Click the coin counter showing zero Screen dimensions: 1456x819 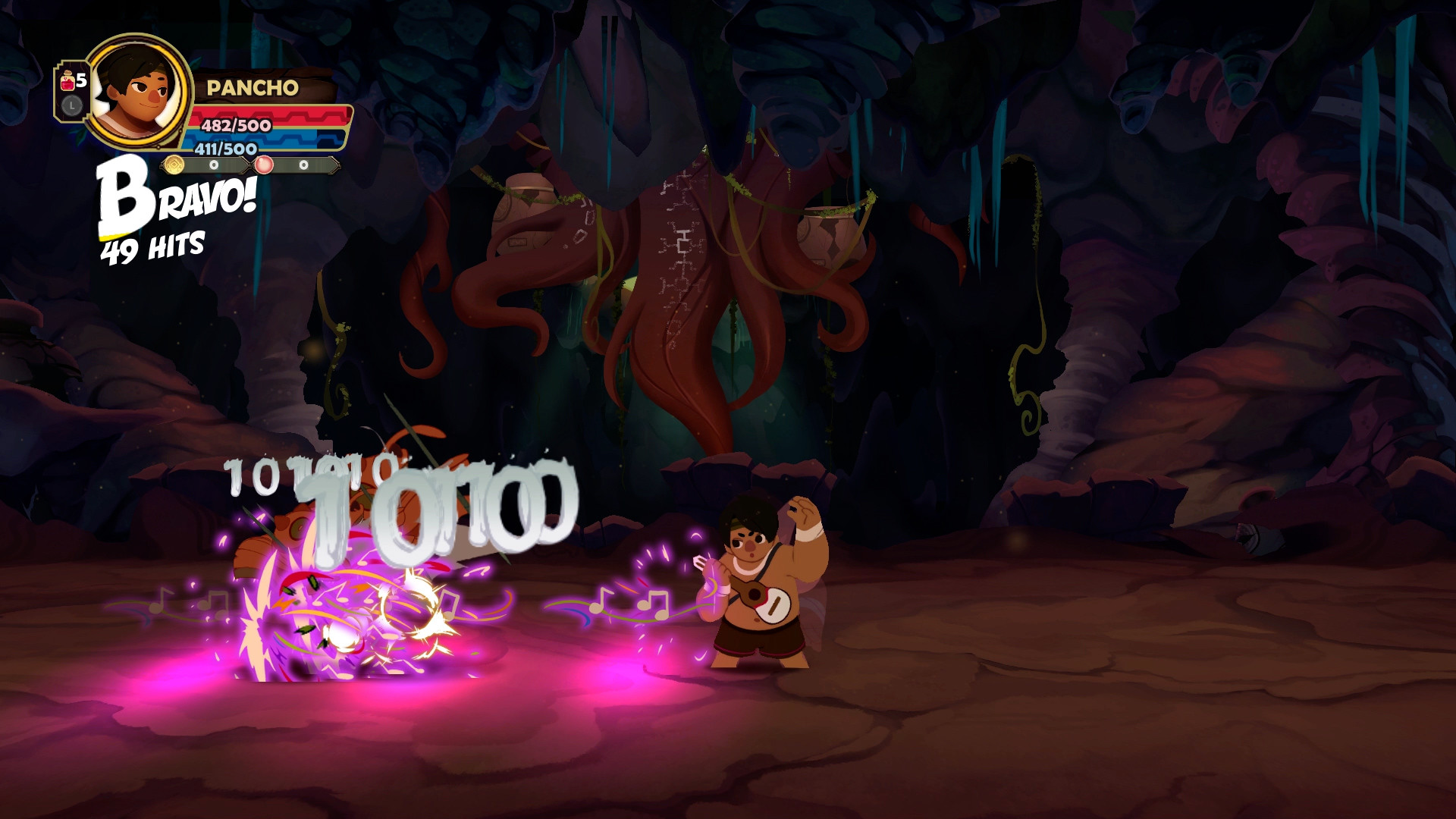(x=215, y=166)
